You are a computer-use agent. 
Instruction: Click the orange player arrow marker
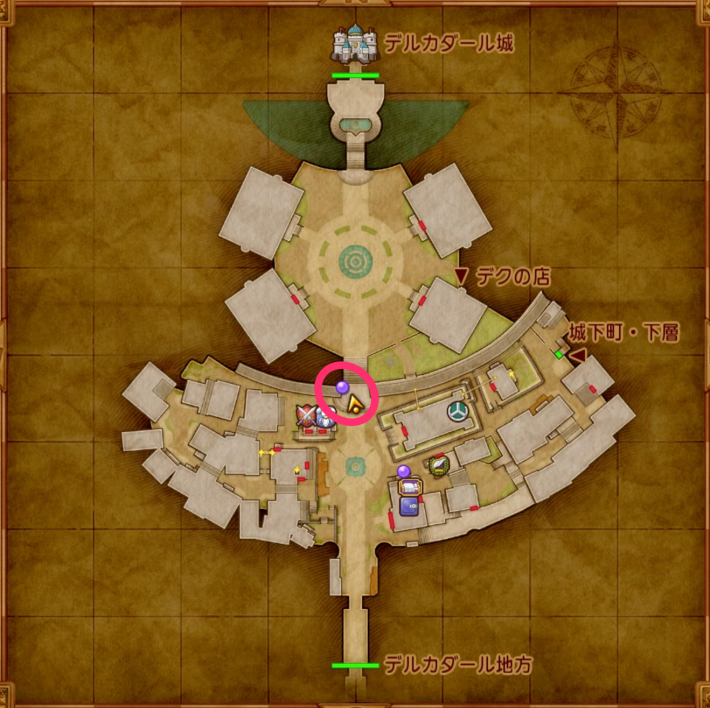pos(355,403)
